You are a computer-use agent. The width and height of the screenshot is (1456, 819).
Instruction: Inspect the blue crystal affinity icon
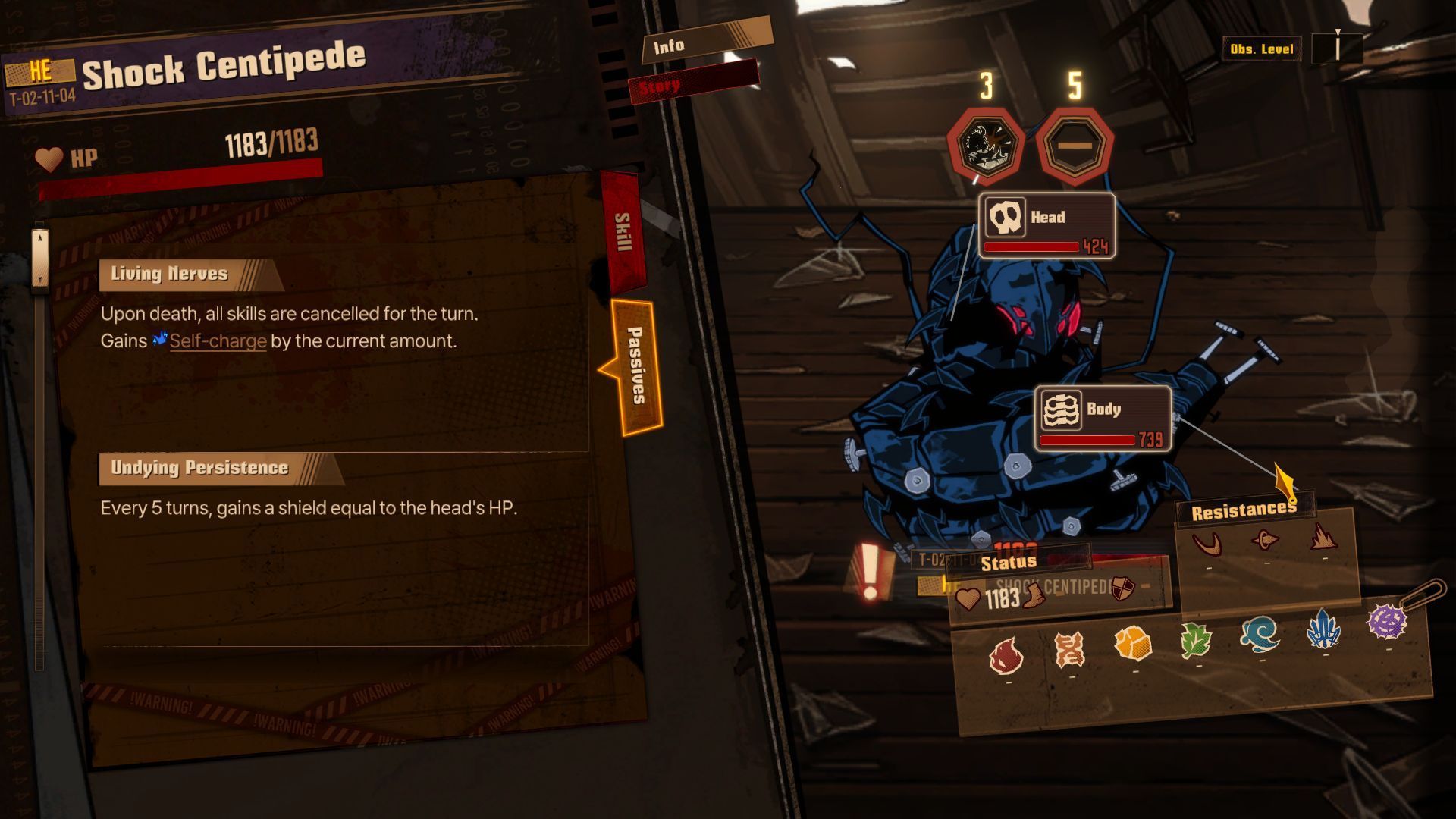(x=1324, y=628)
